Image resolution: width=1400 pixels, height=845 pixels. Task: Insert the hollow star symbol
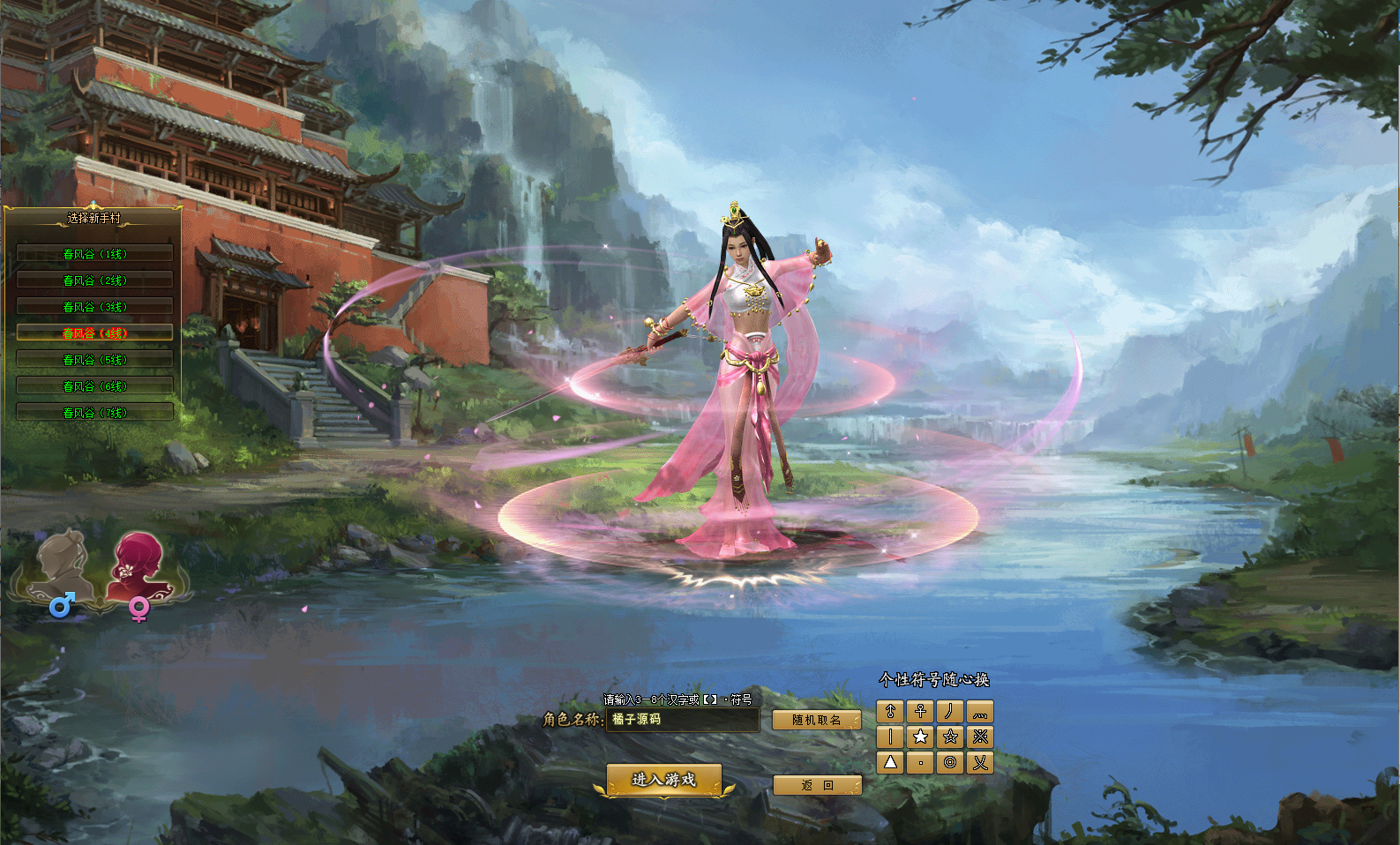[950, 737]
